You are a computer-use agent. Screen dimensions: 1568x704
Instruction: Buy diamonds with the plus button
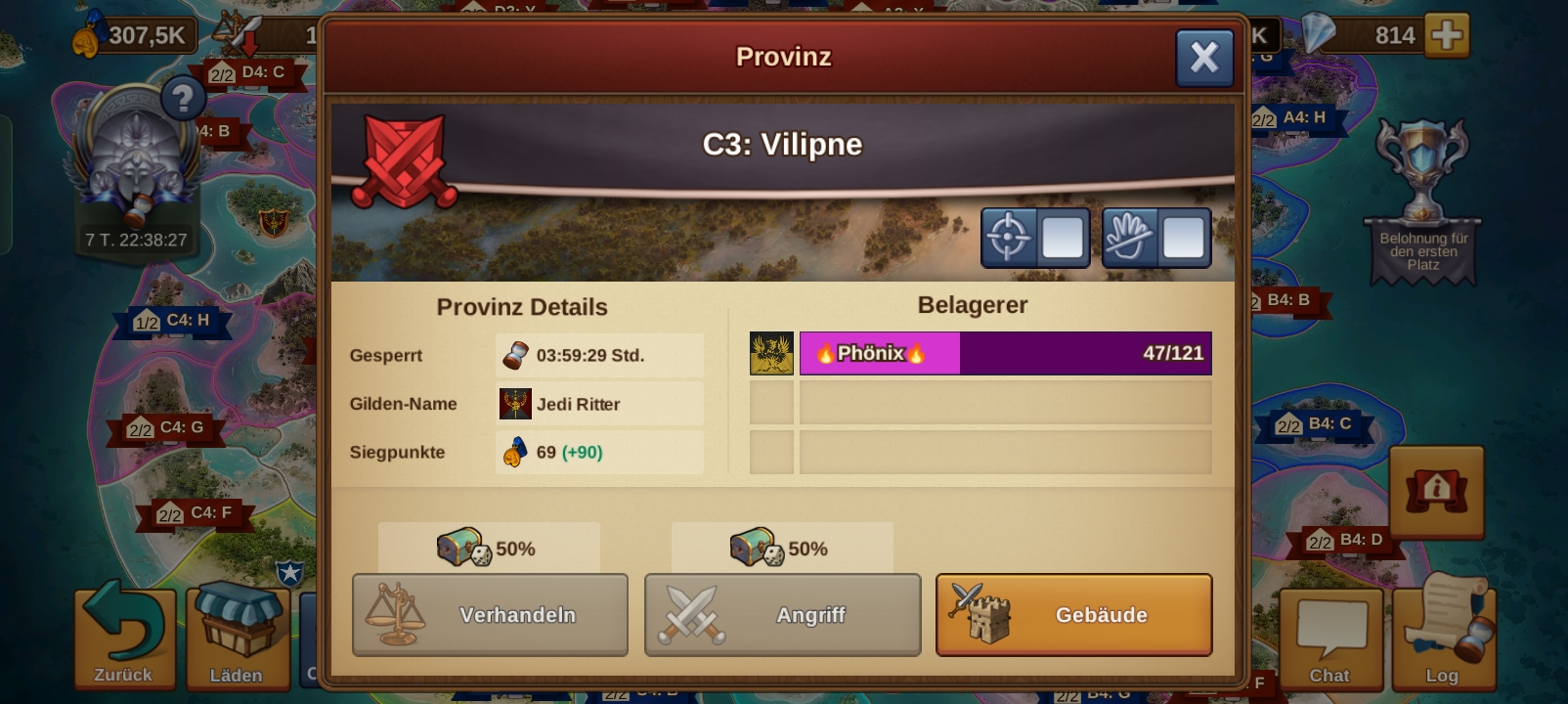[1447, 35]
